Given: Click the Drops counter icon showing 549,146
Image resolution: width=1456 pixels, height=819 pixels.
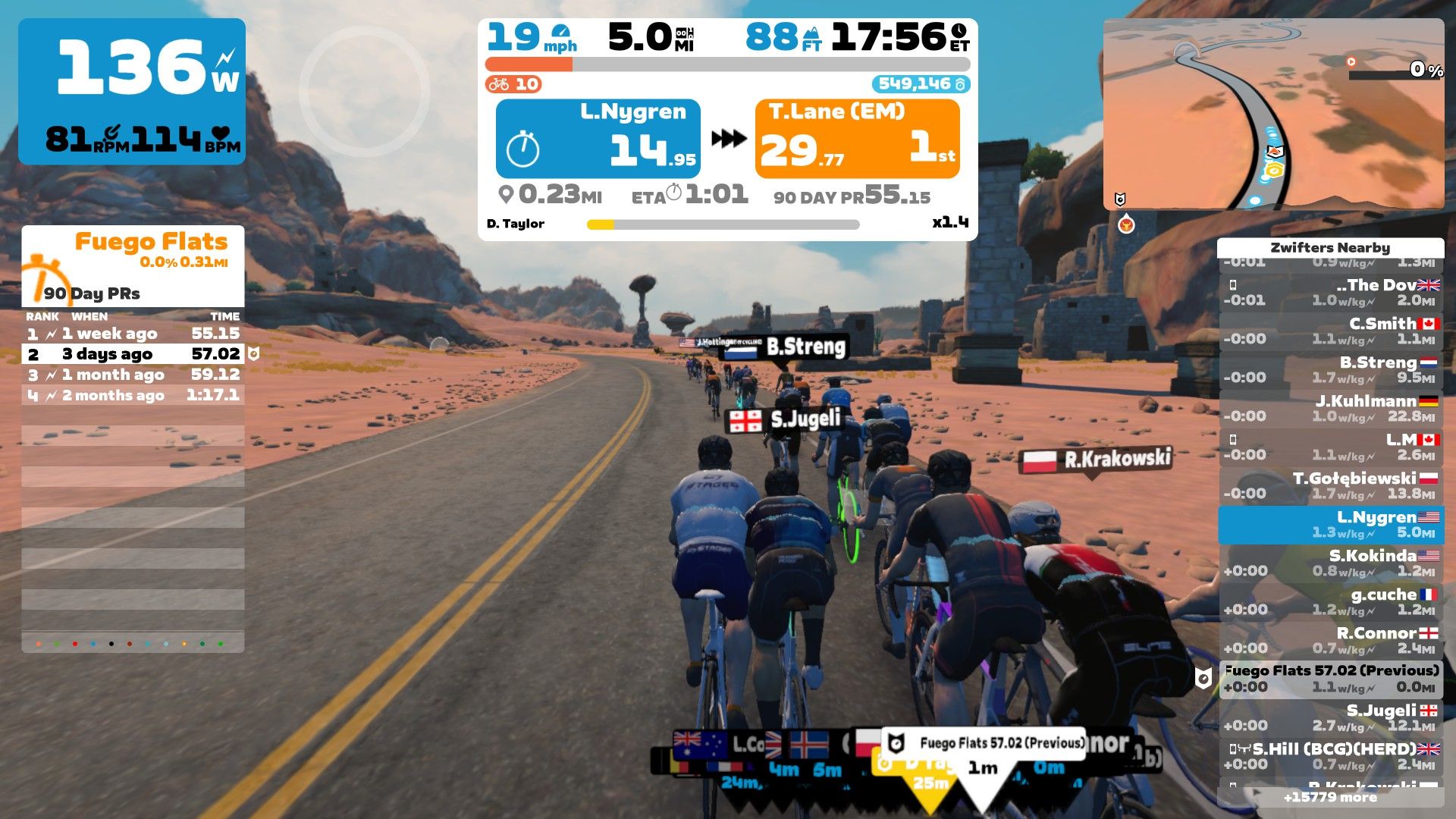Looking at the screenshot, I should pos(962,86).
